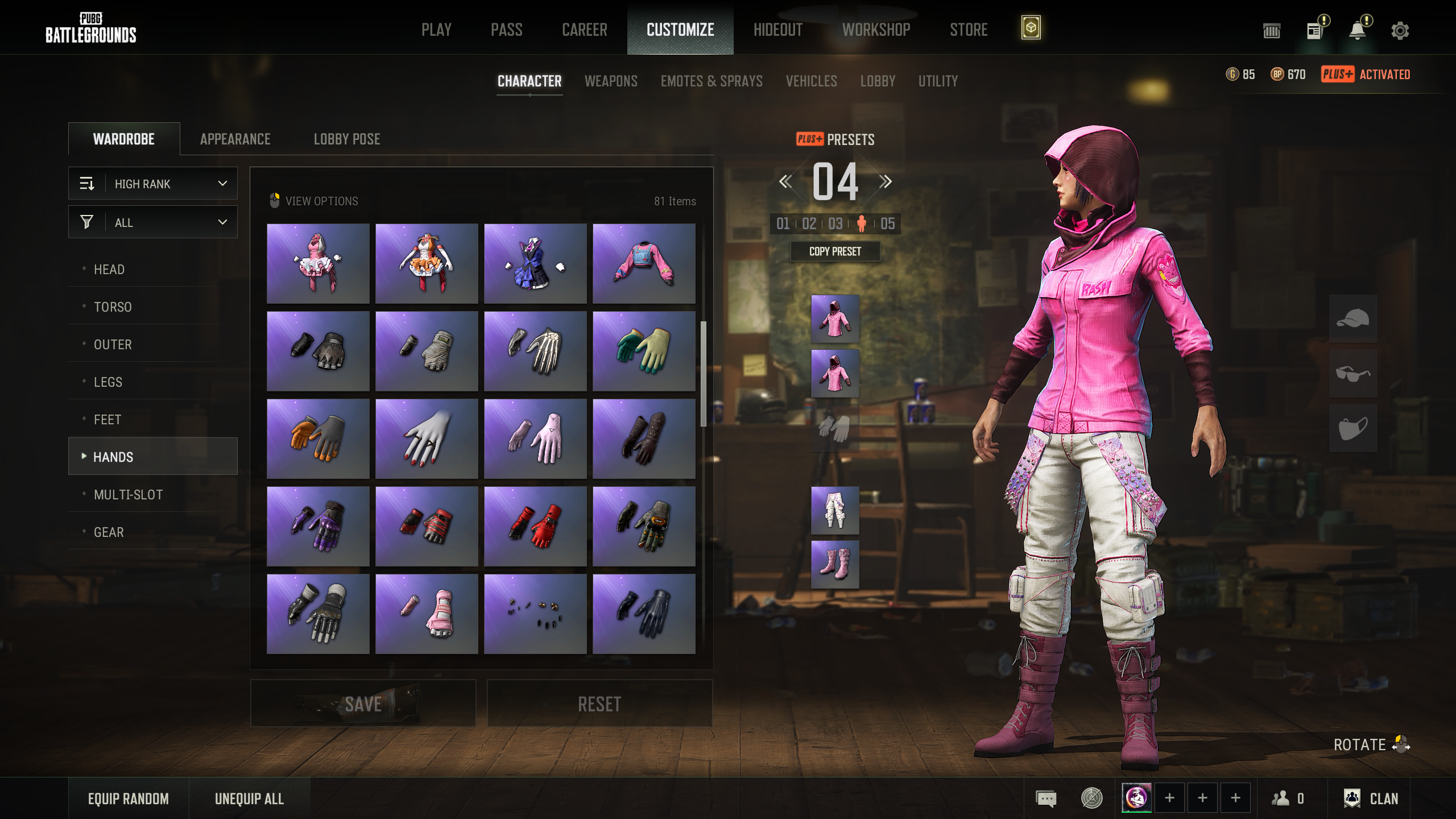The height and width of the screenshot is (819, 1456).
Task: Choose the Torso wardrobe category
Action: coord(113,307)
